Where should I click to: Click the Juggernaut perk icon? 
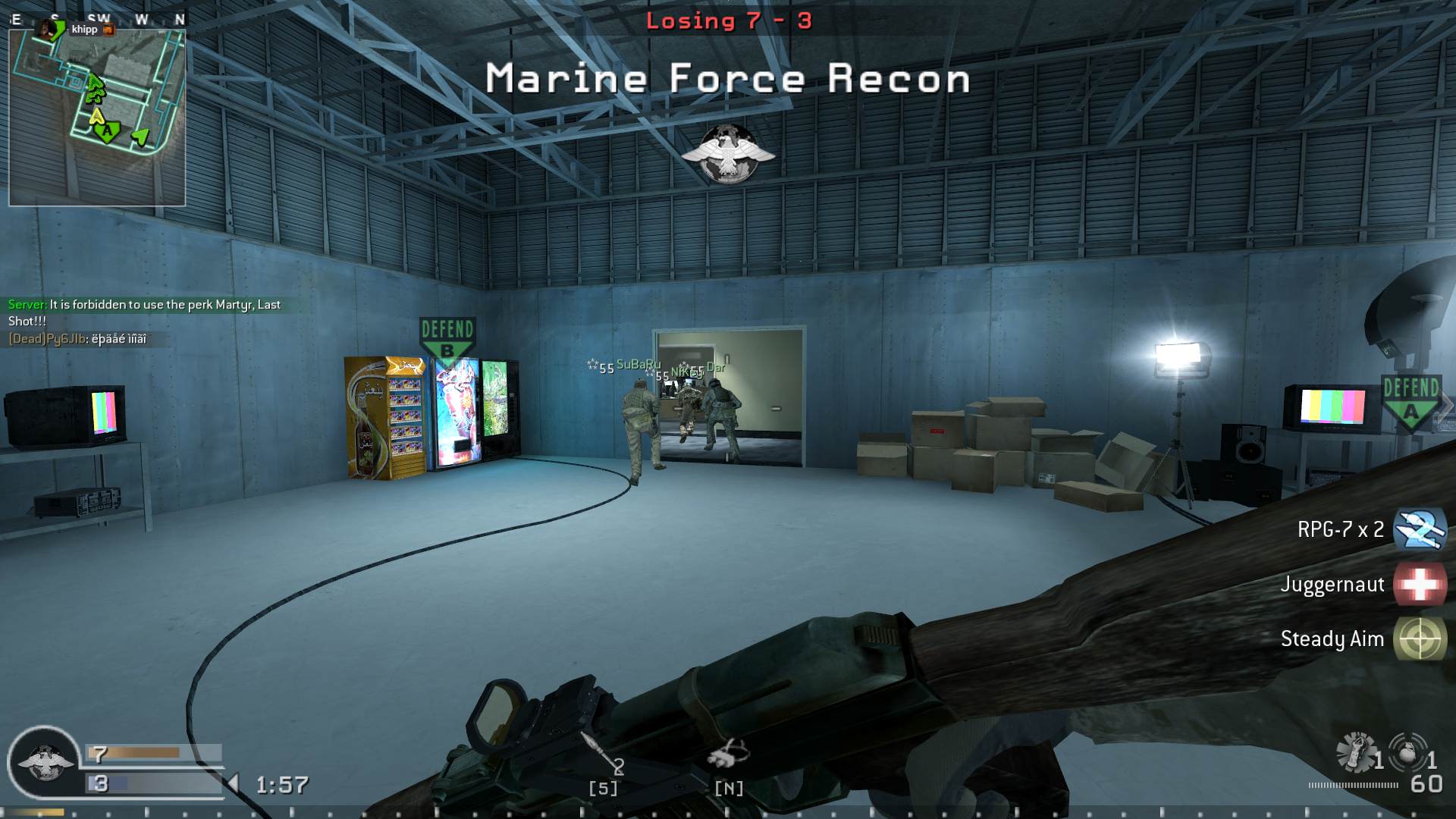tap(1420, 585)
